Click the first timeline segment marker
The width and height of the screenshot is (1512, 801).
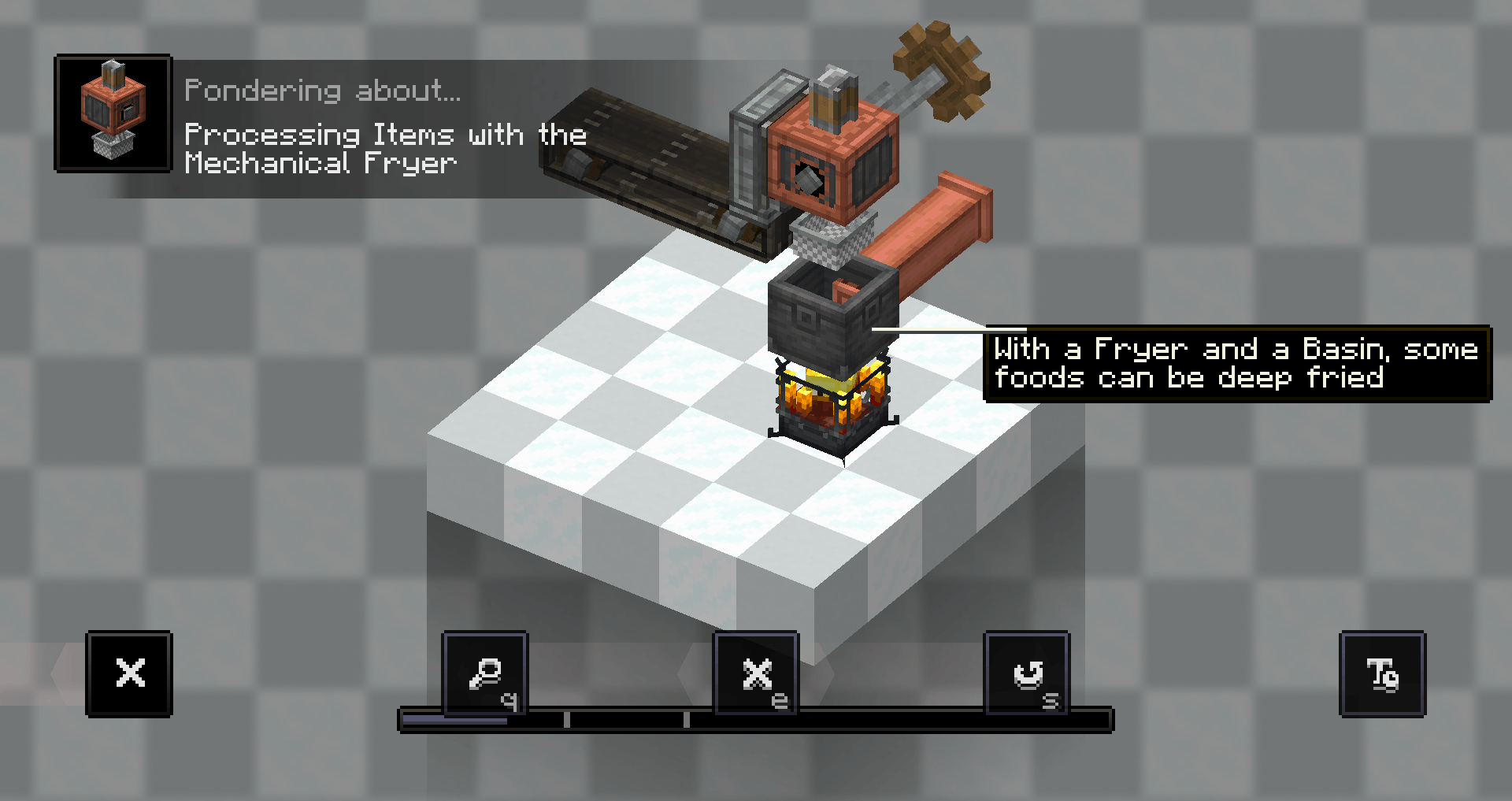(x=569, y=718)
